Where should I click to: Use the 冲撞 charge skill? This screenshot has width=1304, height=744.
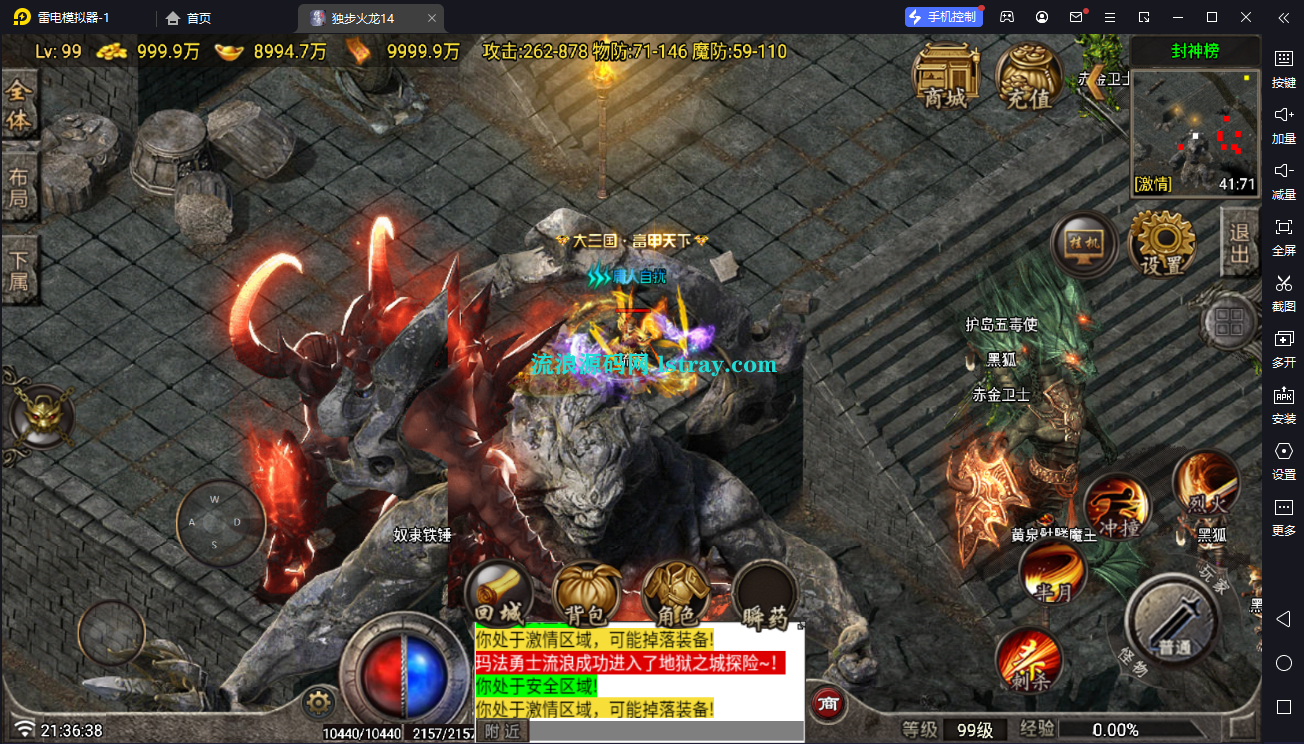click(1117, 506)
